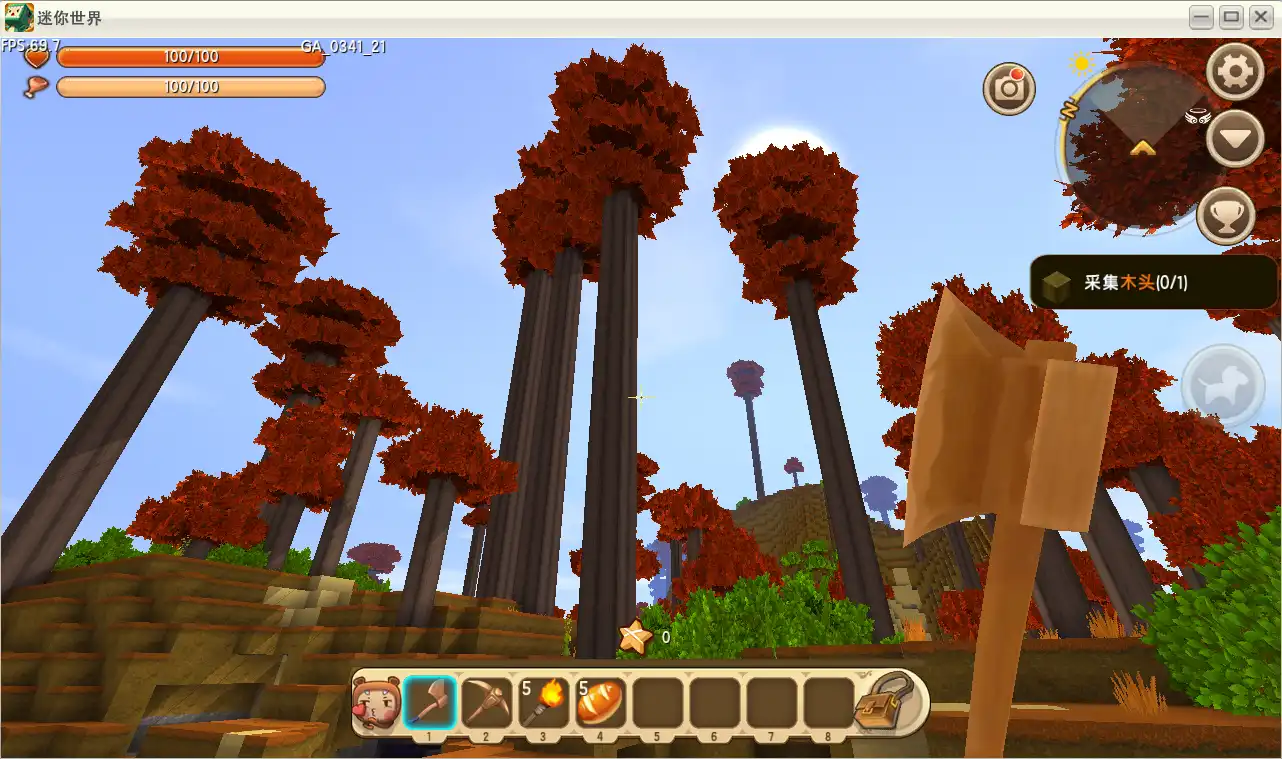
Task: Select the bread stack in the hotbar
Action: [600, 703]
